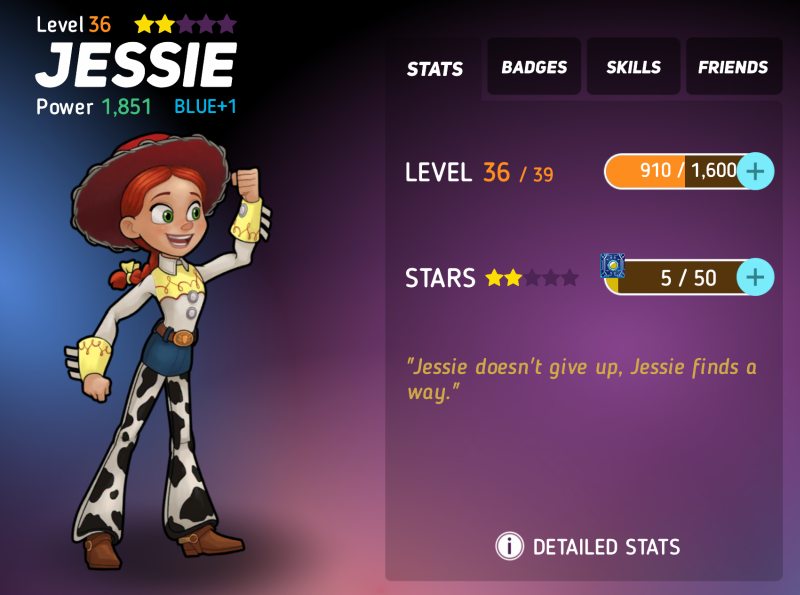Image resolution: width=800 pixels, height=595 pixels.
Task: Add XP with the level plus button
Action: click(x=755, y=171)
